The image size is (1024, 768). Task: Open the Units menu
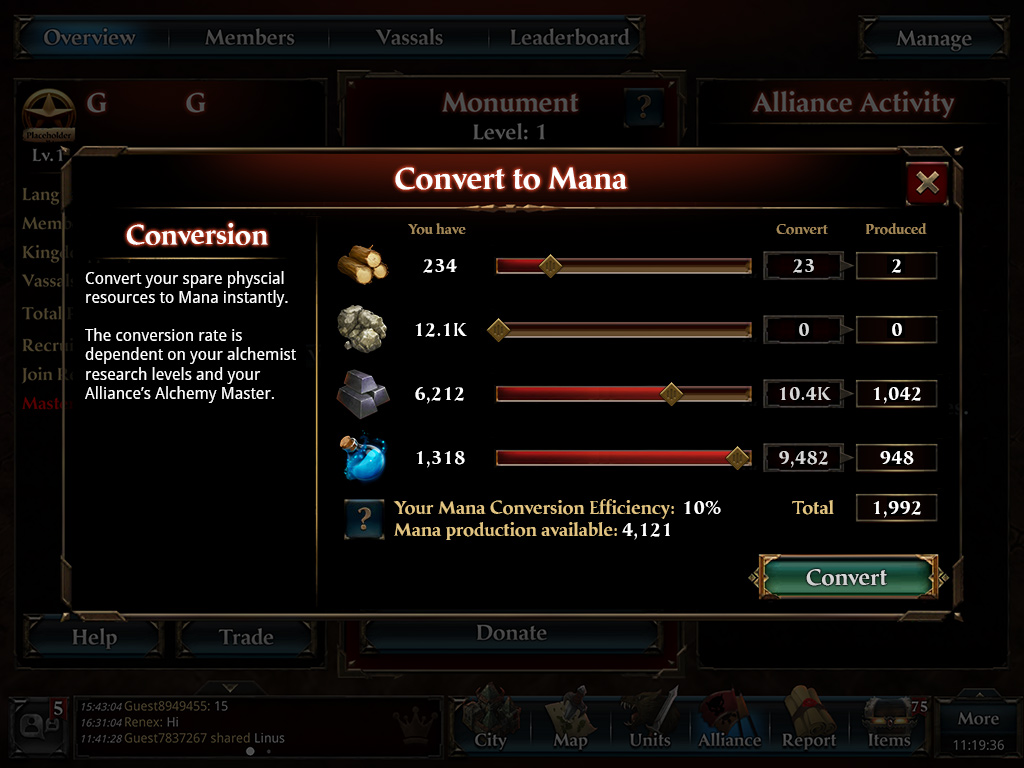point(650,722)
